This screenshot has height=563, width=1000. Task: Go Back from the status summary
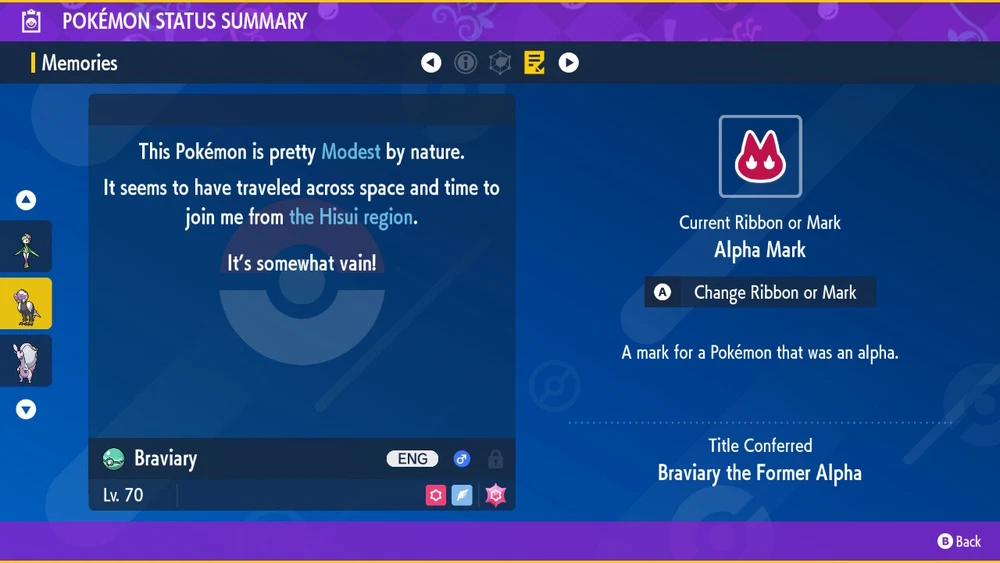(x=958, y=541)
